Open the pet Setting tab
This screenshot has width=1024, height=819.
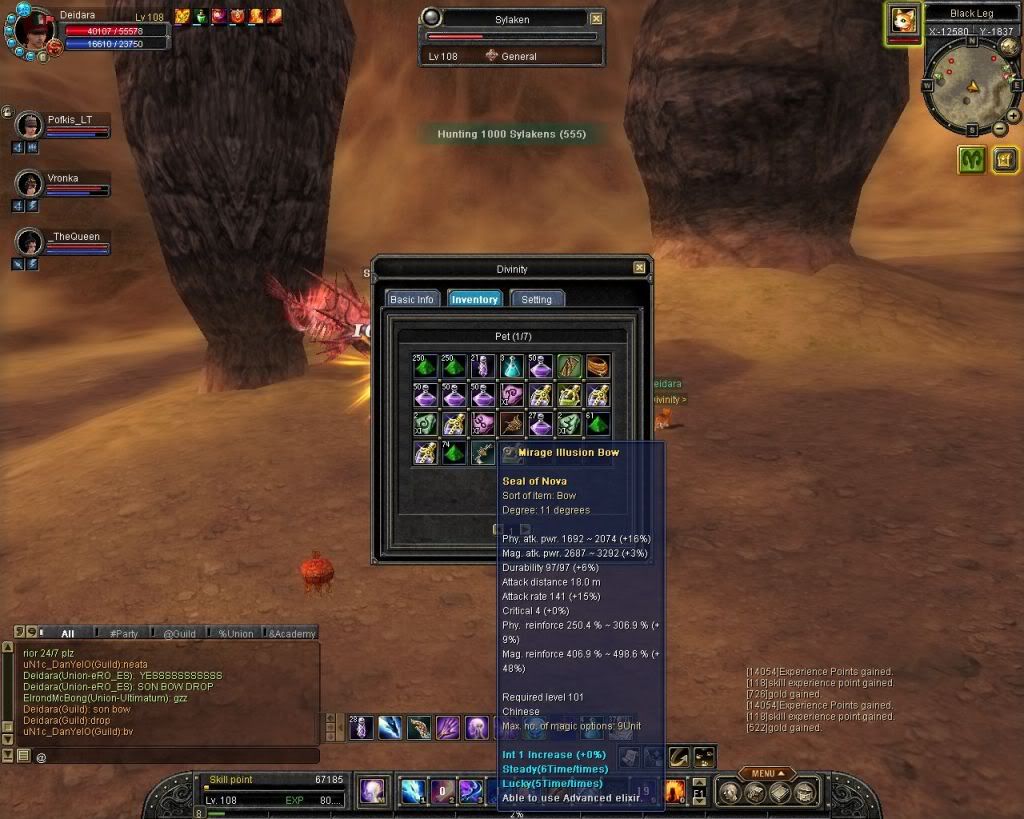coord(537,299)
